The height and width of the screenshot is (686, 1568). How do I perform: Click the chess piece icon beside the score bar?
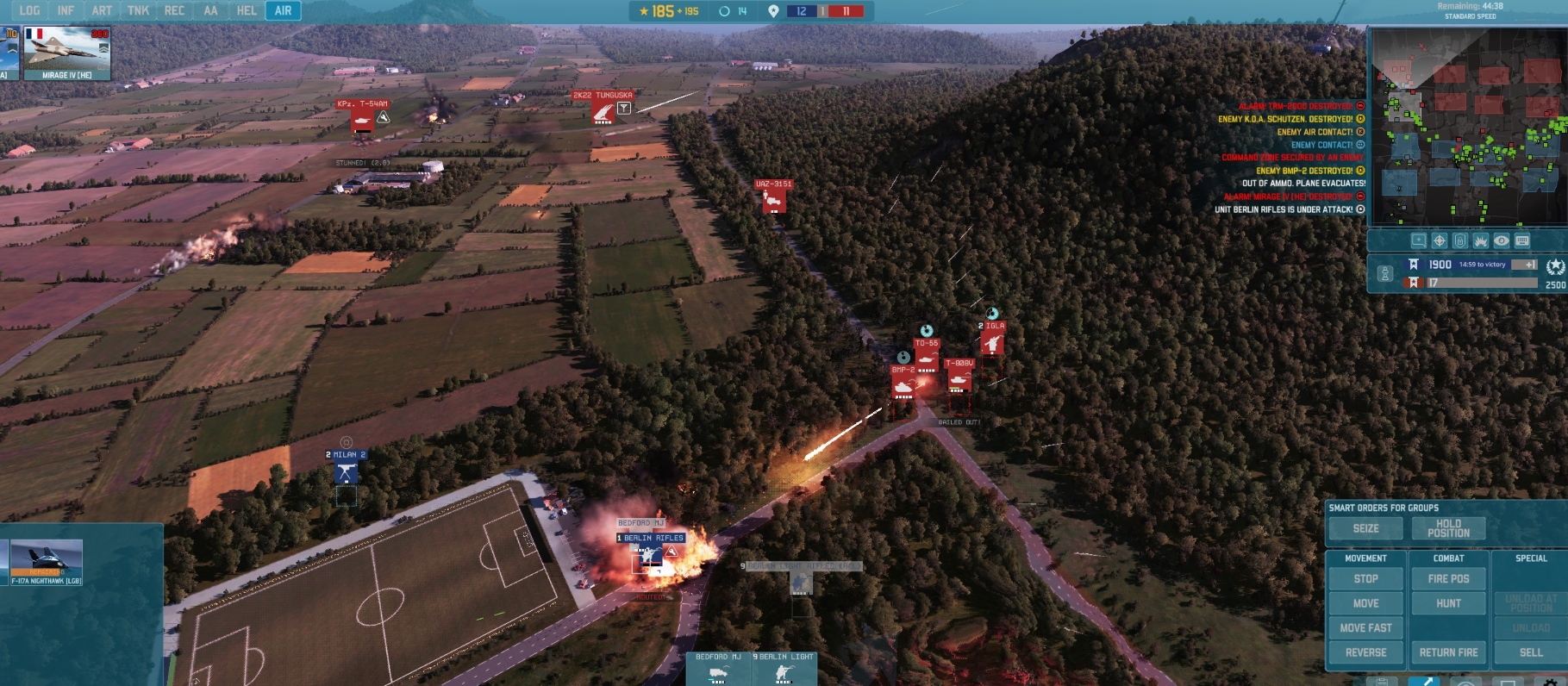[x=1386, y=273]
